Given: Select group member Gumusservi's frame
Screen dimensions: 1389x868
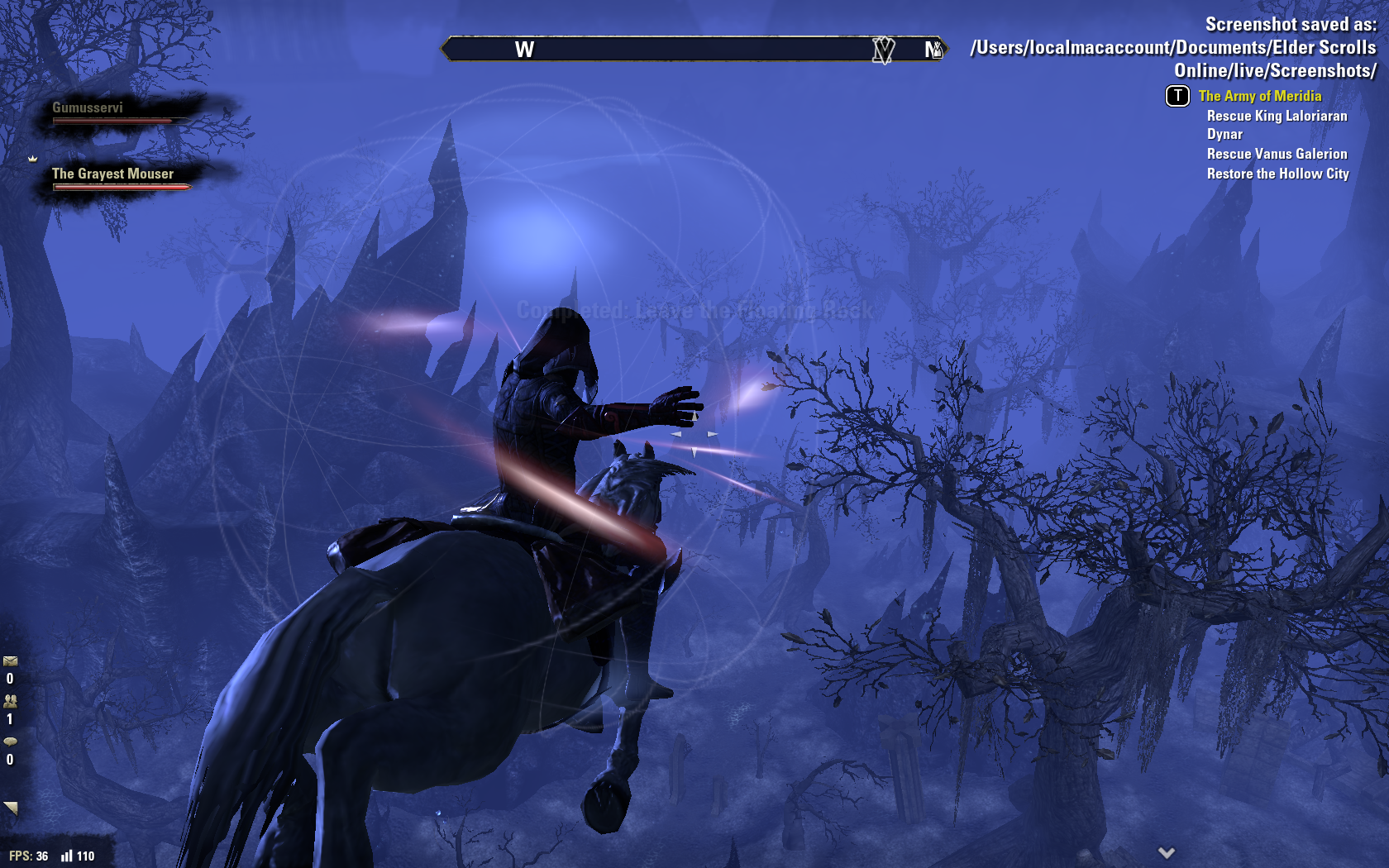Looking at the screenshot, I should [x=116, y=113].
